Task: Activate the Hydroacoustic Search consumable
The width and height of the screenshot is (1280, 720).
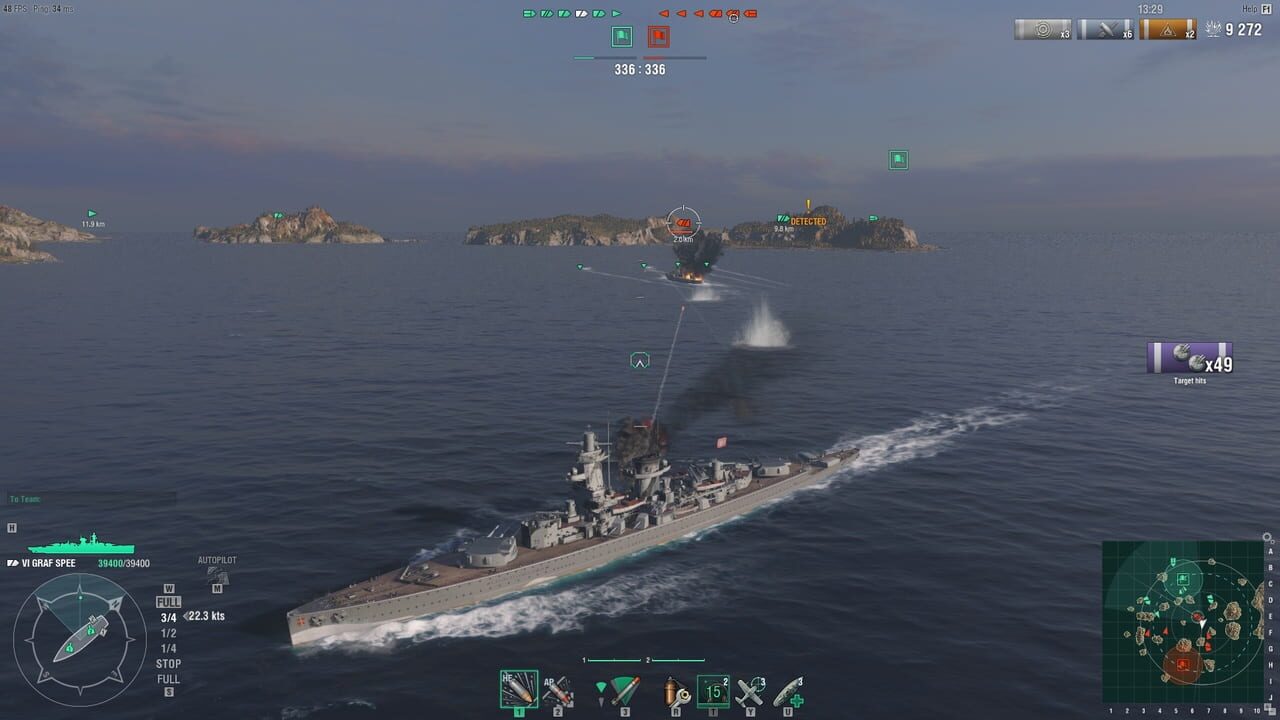Action: (x=711, y=690)
